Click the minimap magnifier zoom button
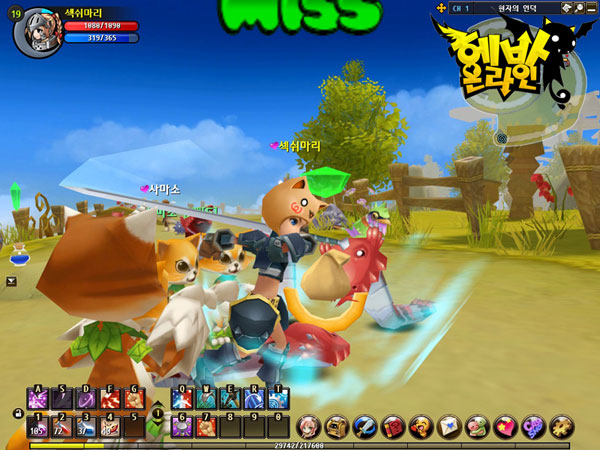Image resolution: width=600 pixels, height=450 pixels. tap(502, 137)
